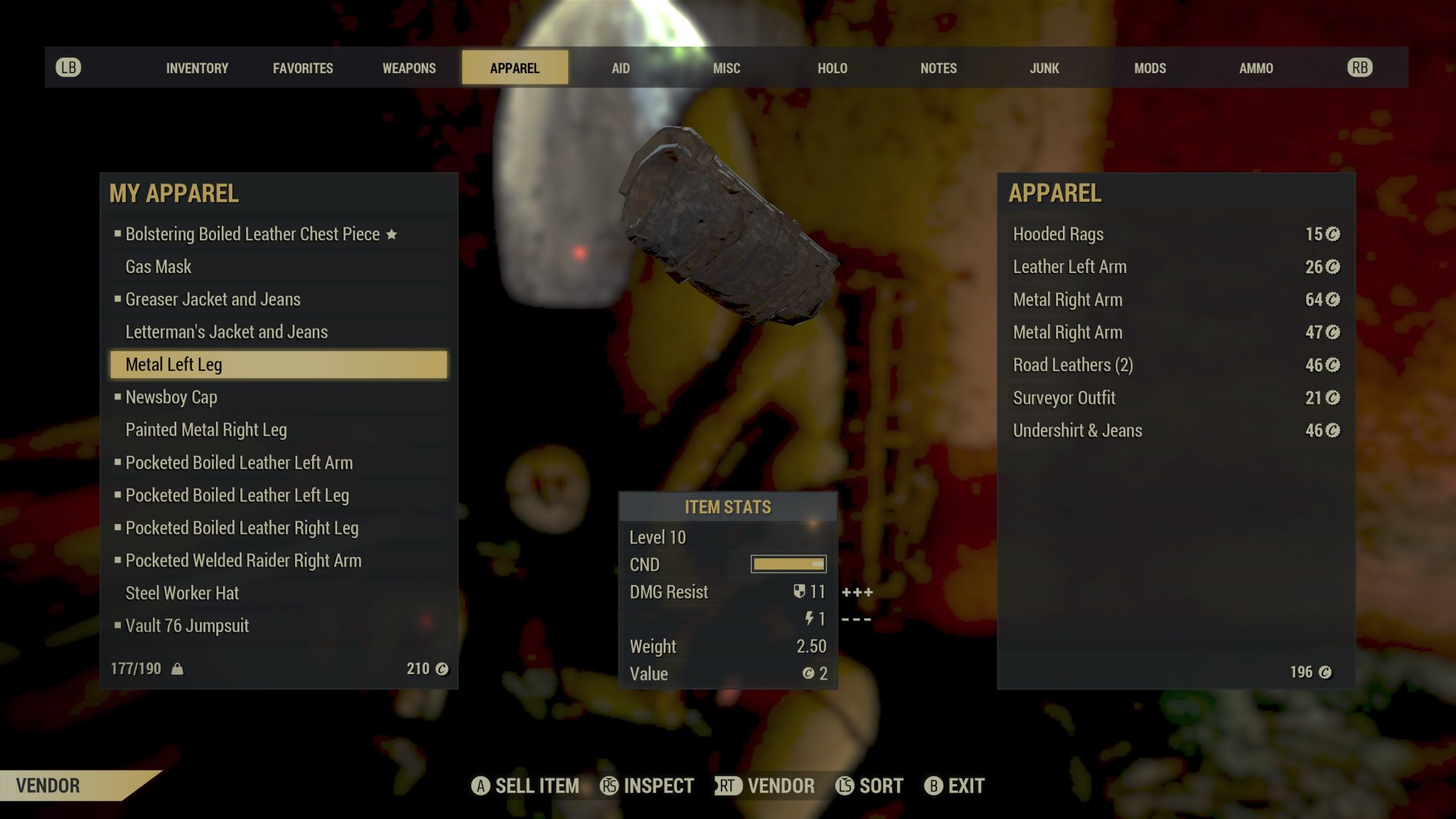Open the Junk tab
Image resolution: width=1456 pixels, height=819 pixels.
(x=1044, y=68)
